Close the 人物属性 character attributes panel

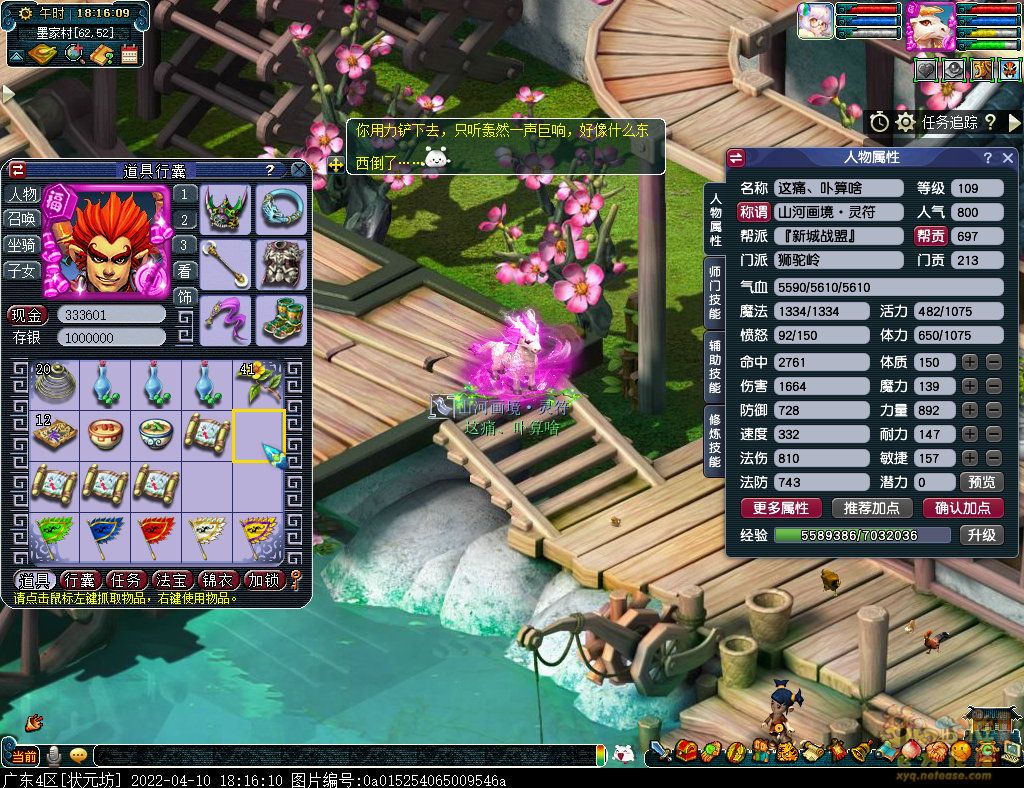(x=1008, y=158)
